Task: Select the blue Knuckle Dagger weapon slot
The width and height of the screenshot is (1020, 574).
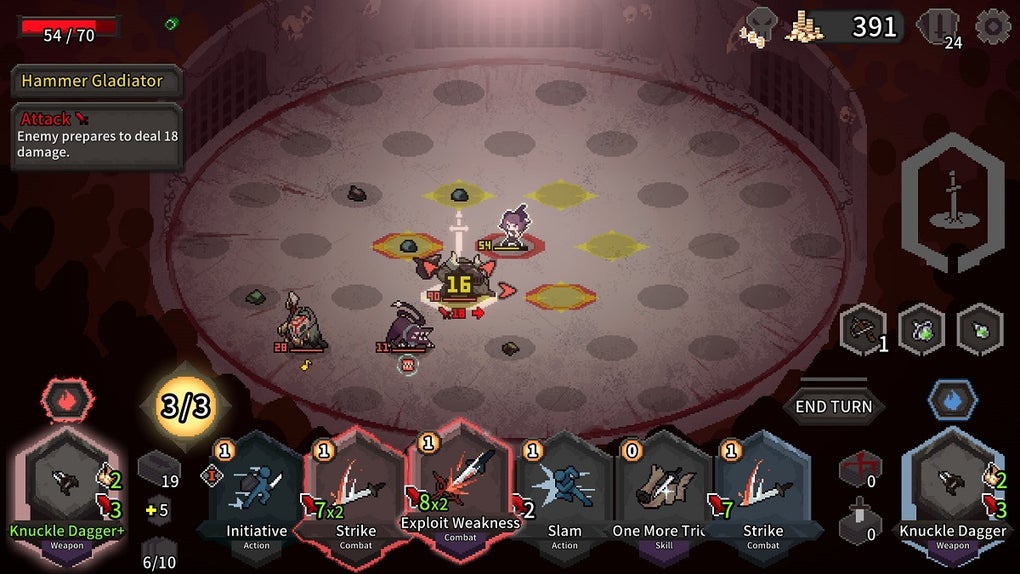Action: [x=952, y=485]
